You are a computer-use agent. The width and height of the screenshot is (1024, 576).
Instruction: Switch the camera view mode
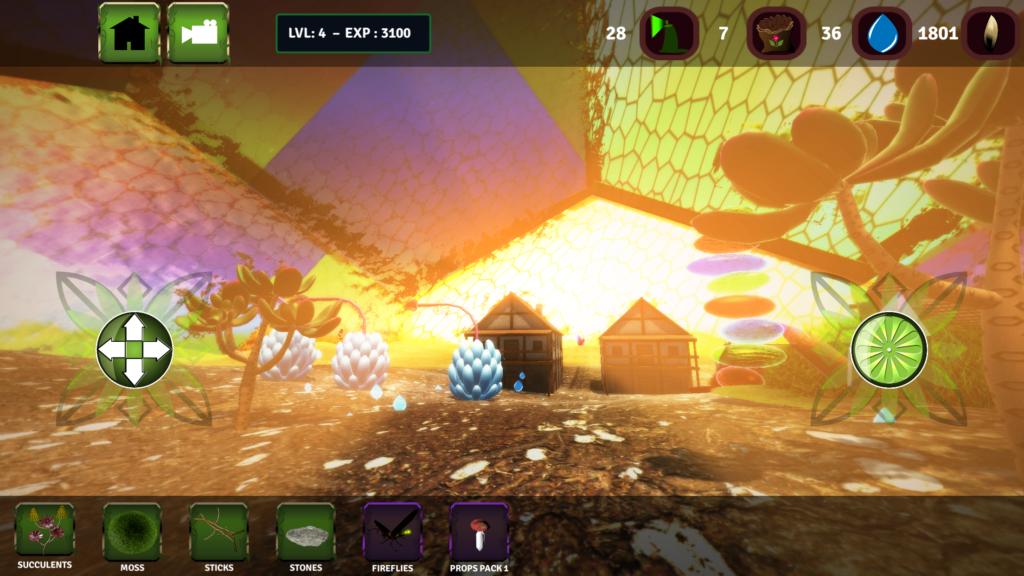point(198,33)
